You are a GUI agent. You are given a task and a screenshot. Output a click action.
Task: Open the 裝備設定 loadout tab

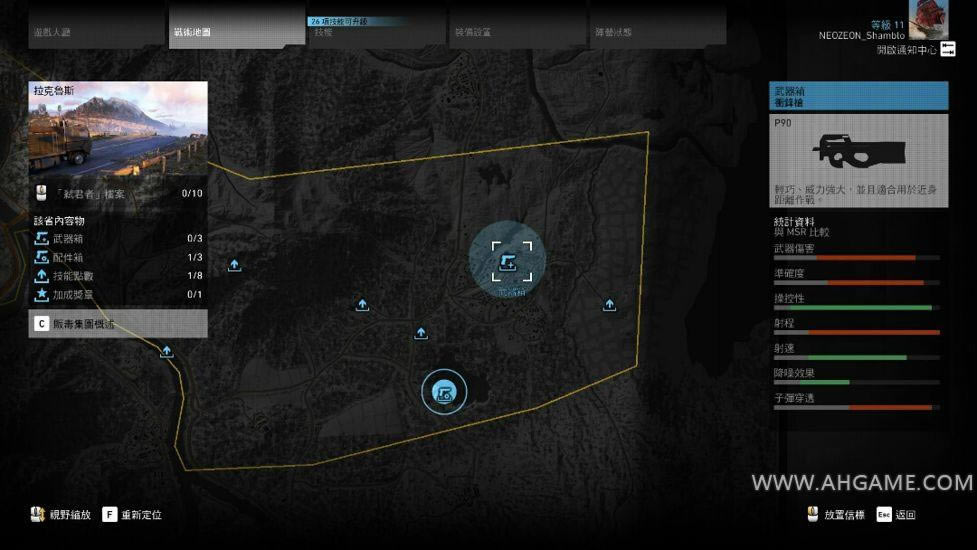coord(515,31)
